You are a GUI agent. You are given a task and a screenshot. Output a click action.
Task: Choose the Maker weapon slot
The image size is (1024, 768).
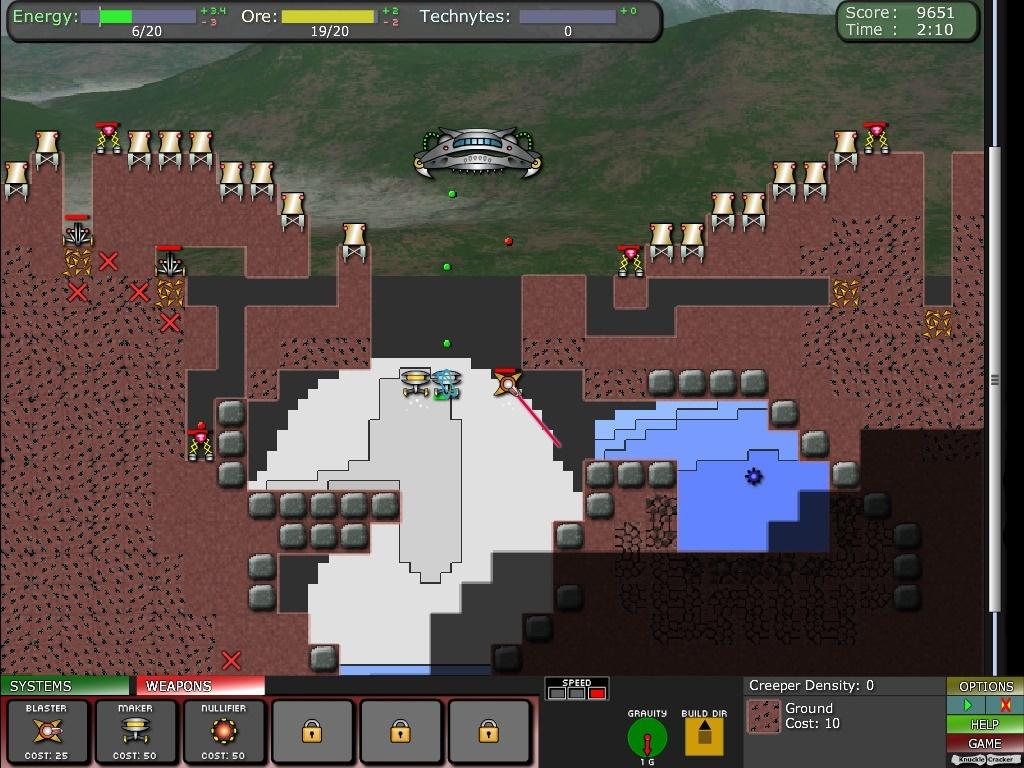[x=135, y=733]
